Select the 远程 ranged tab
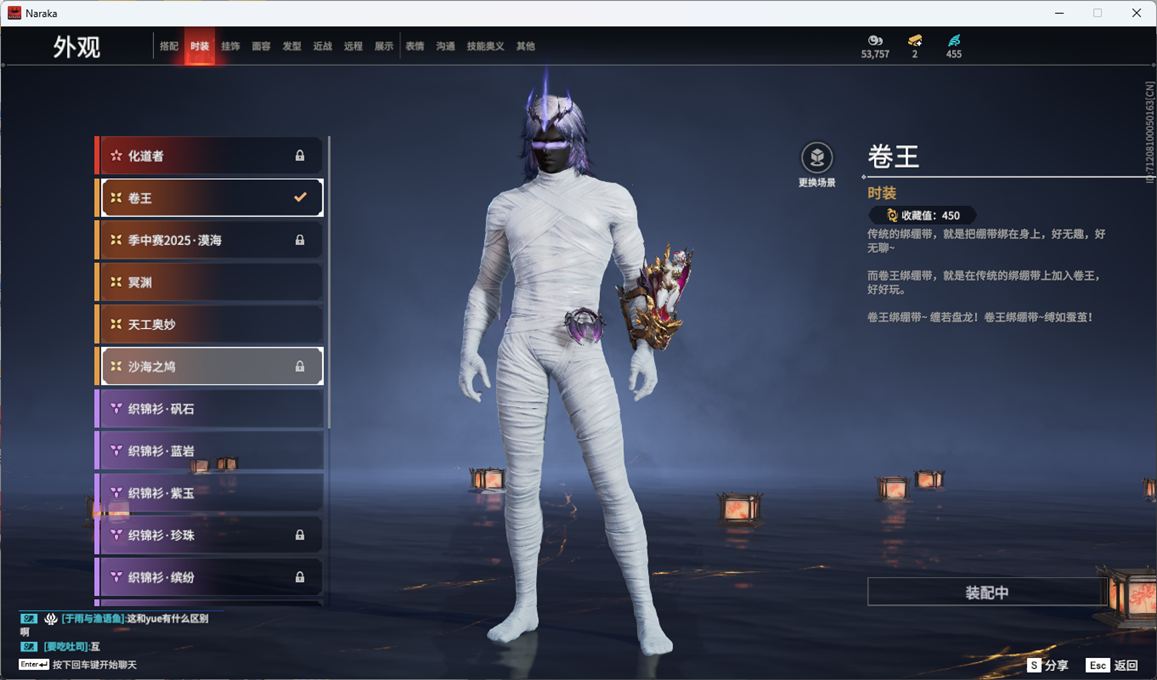Image resolution: width=1157 pixels, height=680 pixels. click(x=353, y=46)
